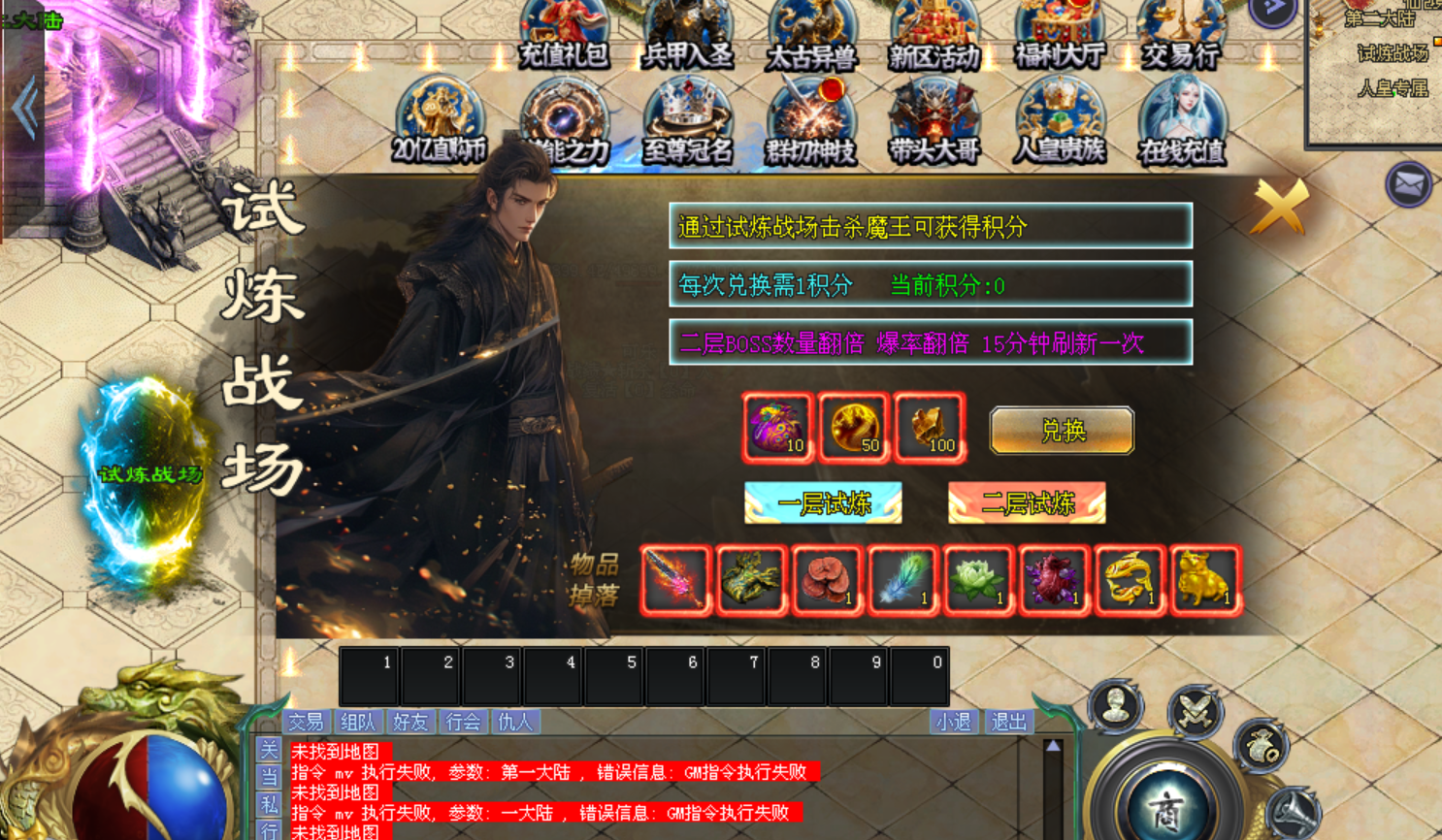This screenshot has height=840, width=1442.
Task: Close the 试炼战场 panel with the X
Action: click(x=1280, y=206)
